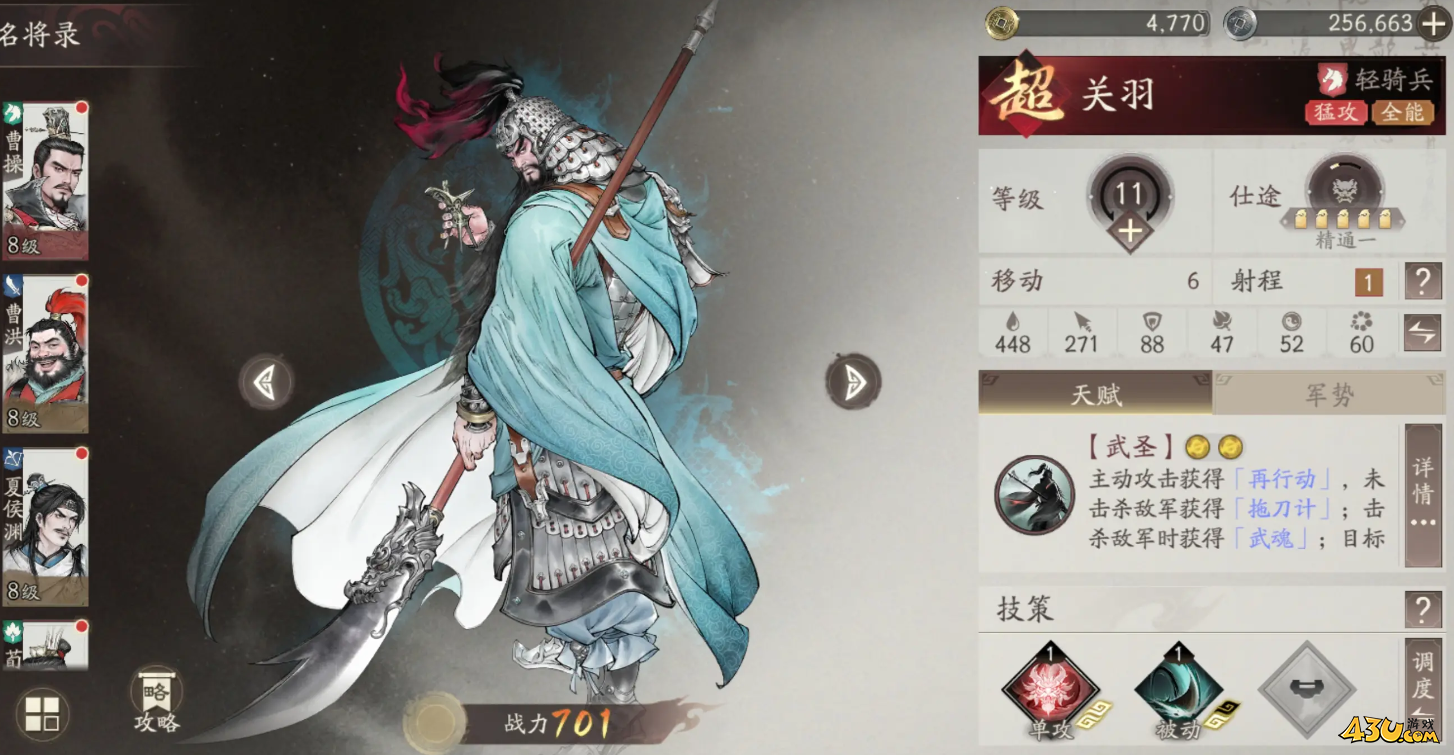Click the question mark beside 射程

(1424, 281)
